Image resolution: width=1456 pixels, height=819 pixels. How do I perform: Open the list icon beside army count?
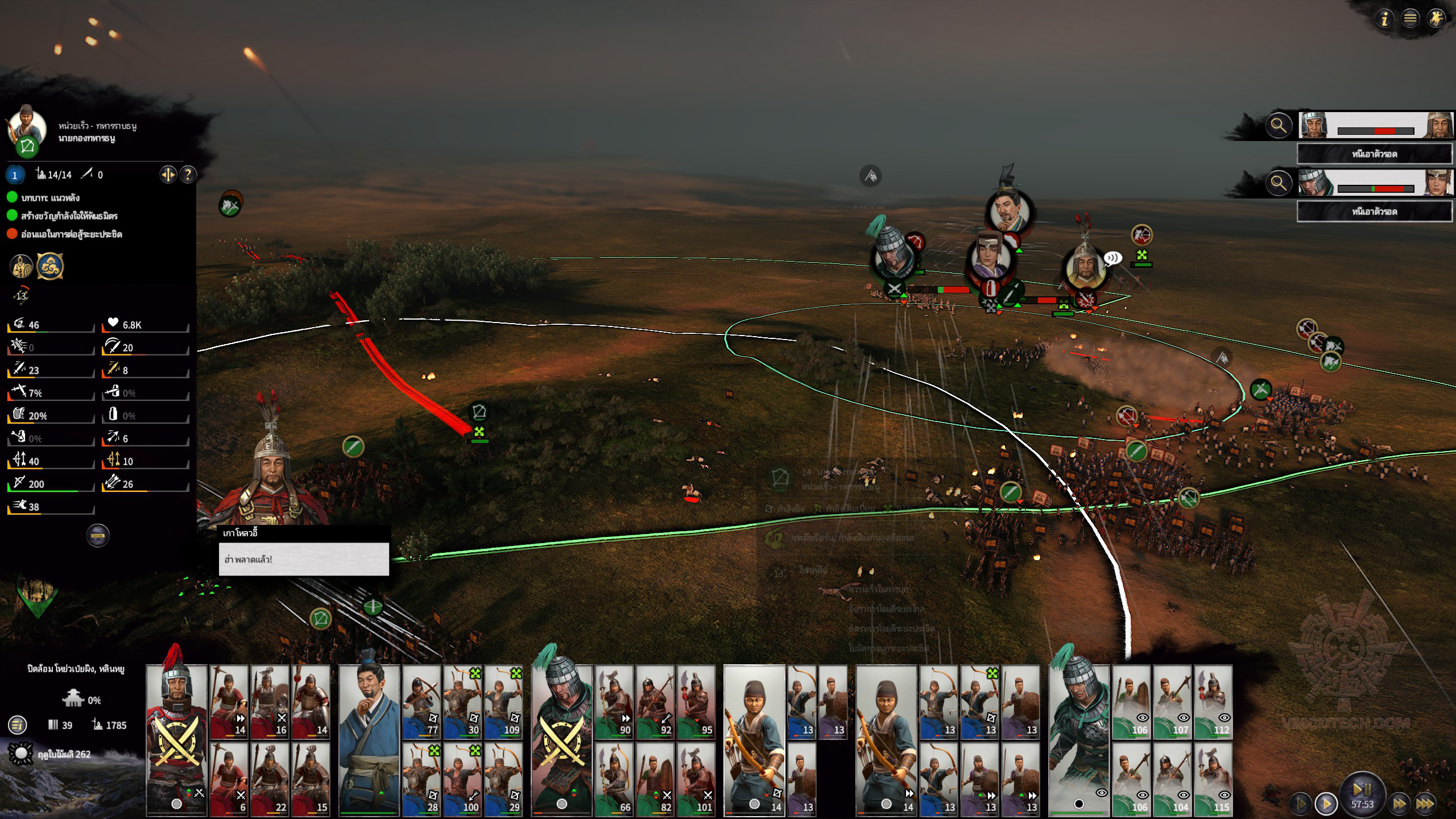(18, 725)
